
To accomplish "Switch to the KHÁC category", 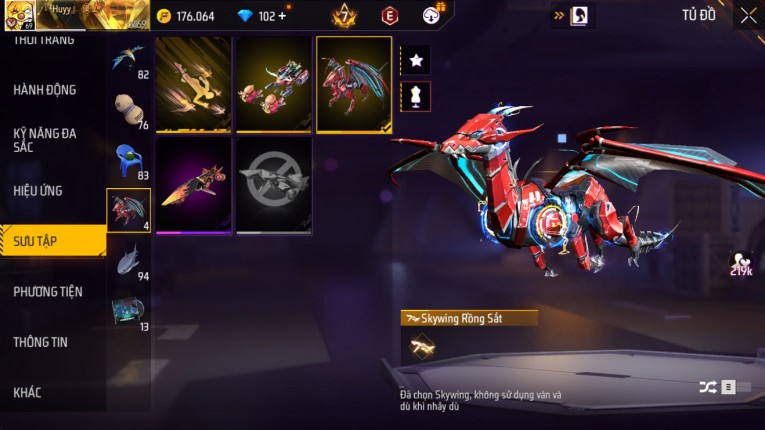I will pos(28,392).
